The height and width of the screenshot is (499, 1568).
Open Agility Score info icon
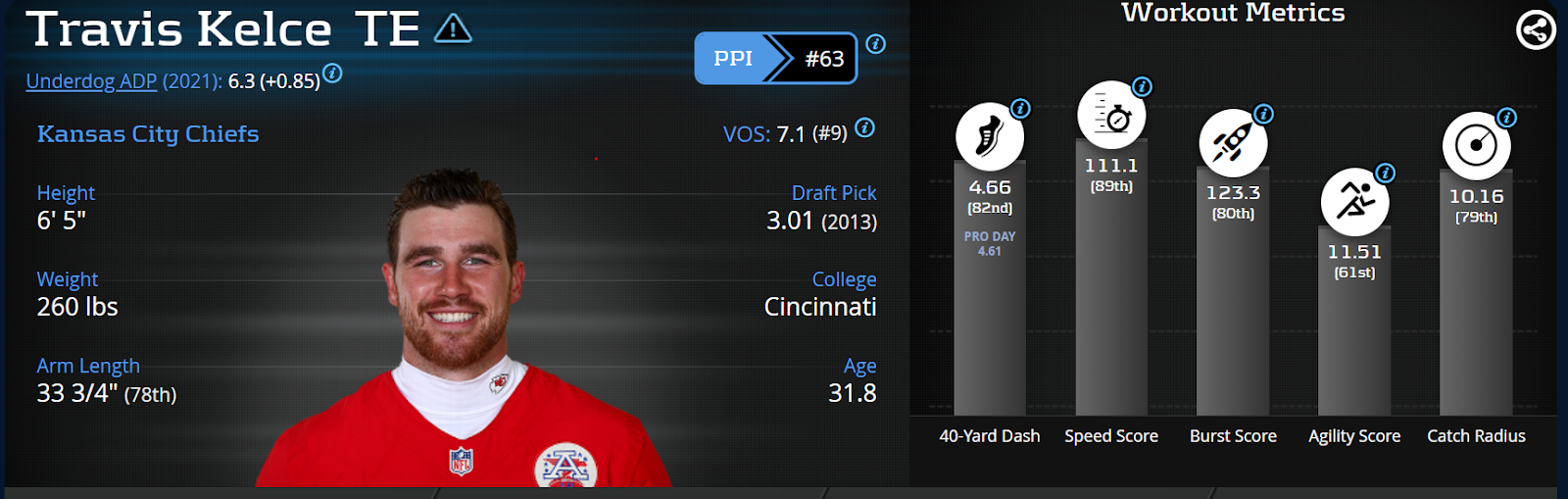tap(1386, 174)
